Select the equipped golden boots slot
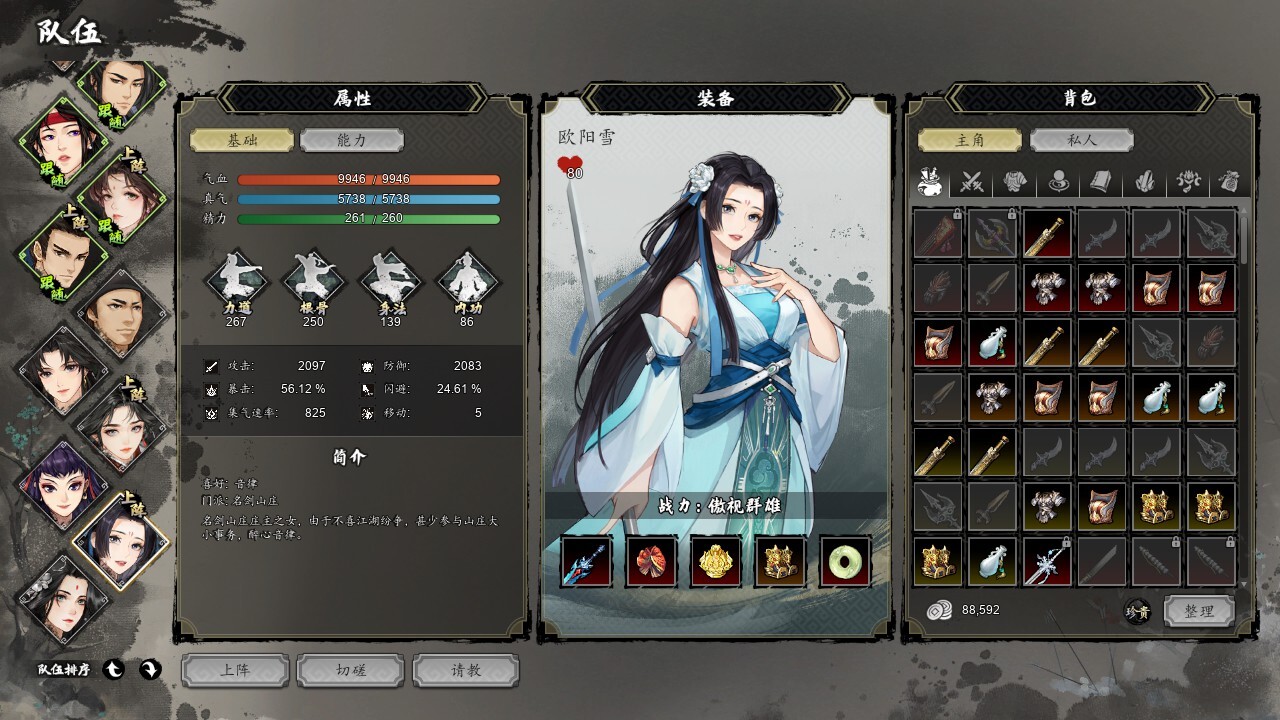The width and height of the screenshot is (1280, 720). pos(780,562)
